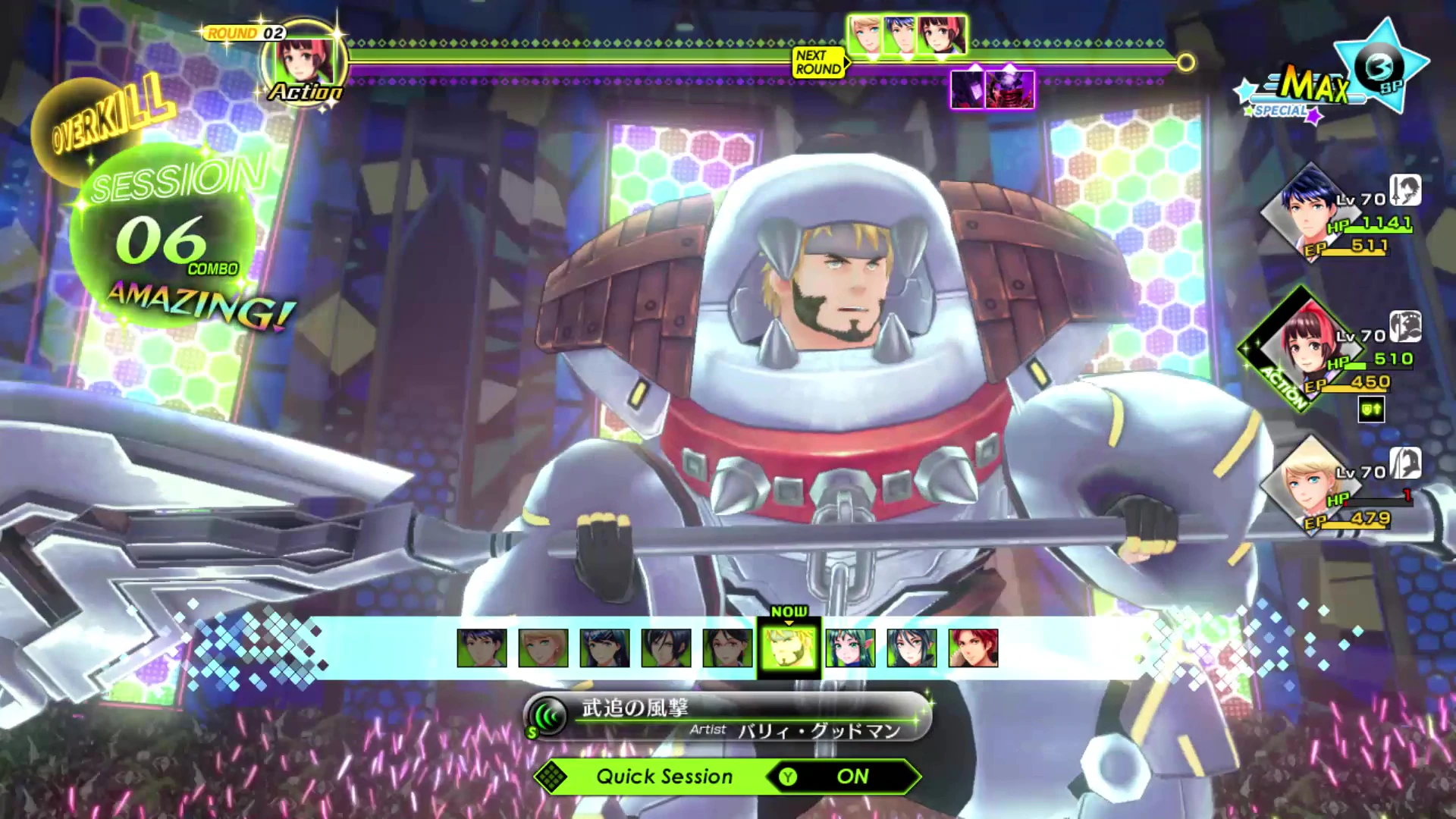Screen dimensions: 1456x819
Task: Click the blue-haired boy's turn-order portrait
Action: point(902,35)
